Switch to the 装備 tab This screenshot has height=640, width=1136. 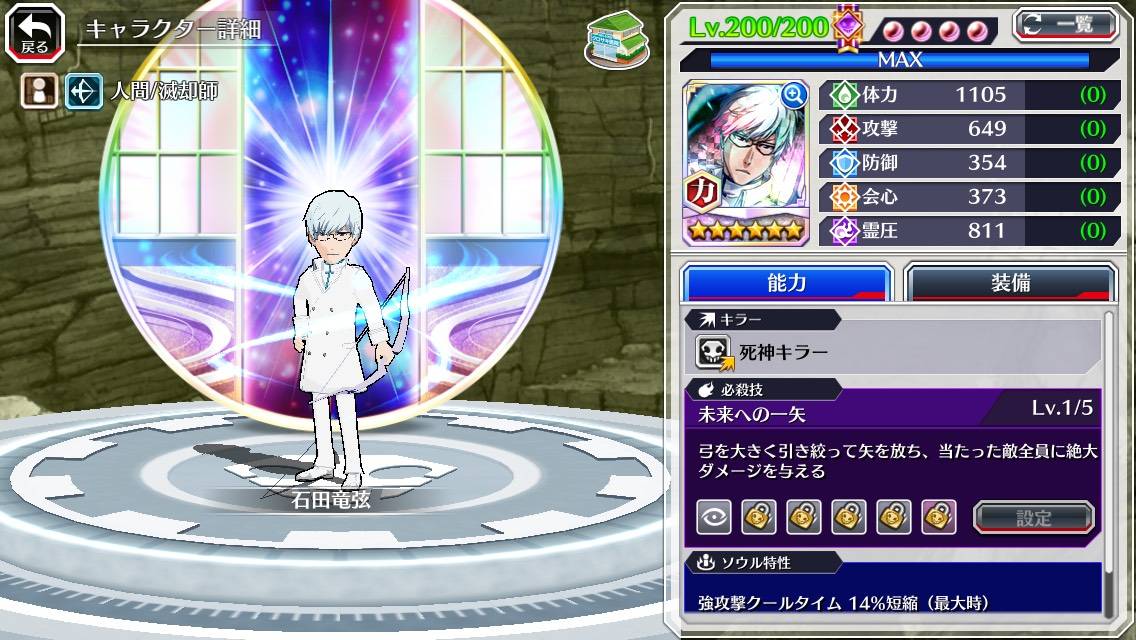[1010, 283]
